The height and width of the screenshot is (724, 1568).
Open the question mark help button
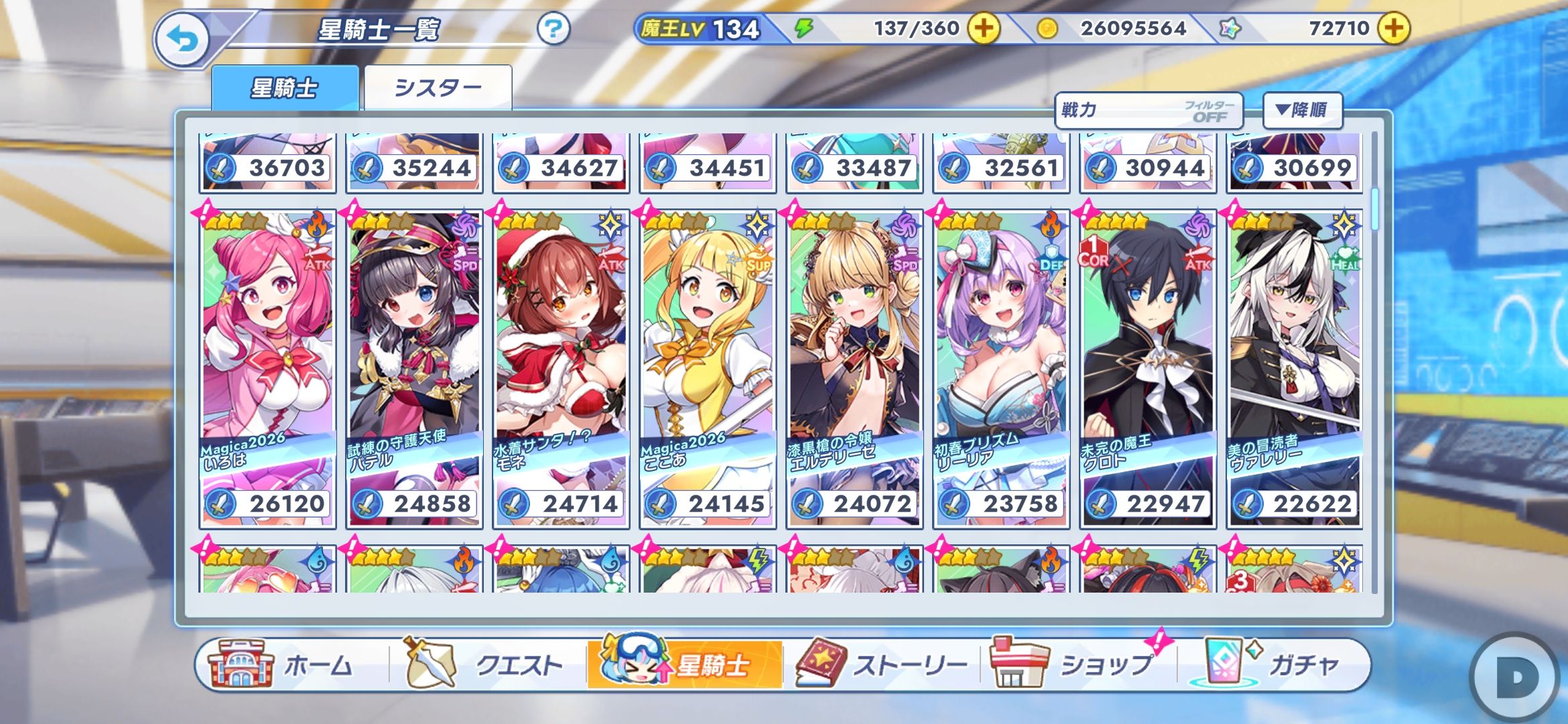coord(553,29)
